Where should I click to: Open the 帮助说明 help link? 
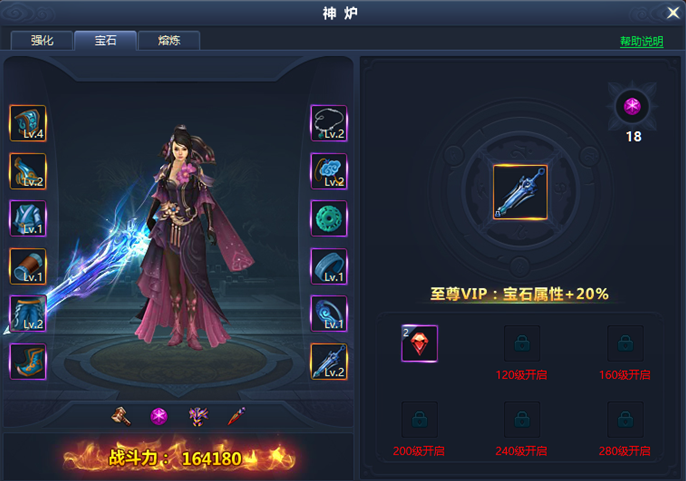[x=641, y=42]
